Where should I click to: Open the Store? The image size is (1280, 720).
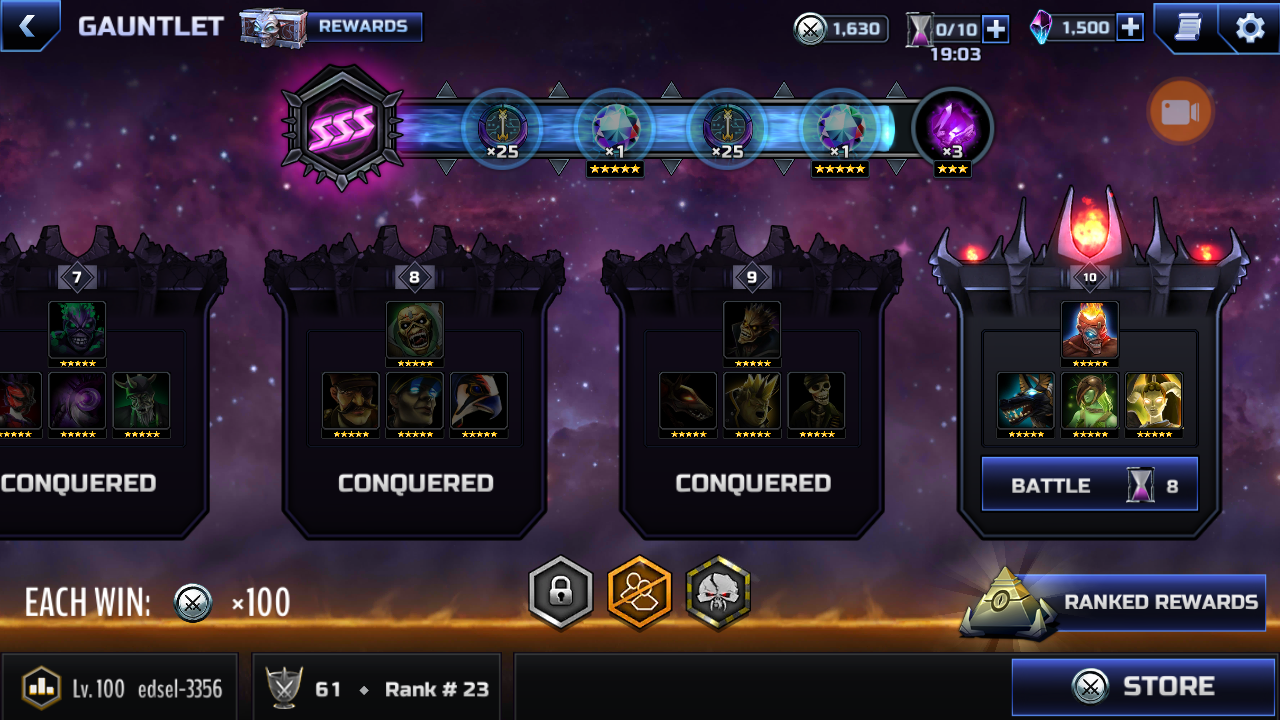click(x=1143, y=686)
